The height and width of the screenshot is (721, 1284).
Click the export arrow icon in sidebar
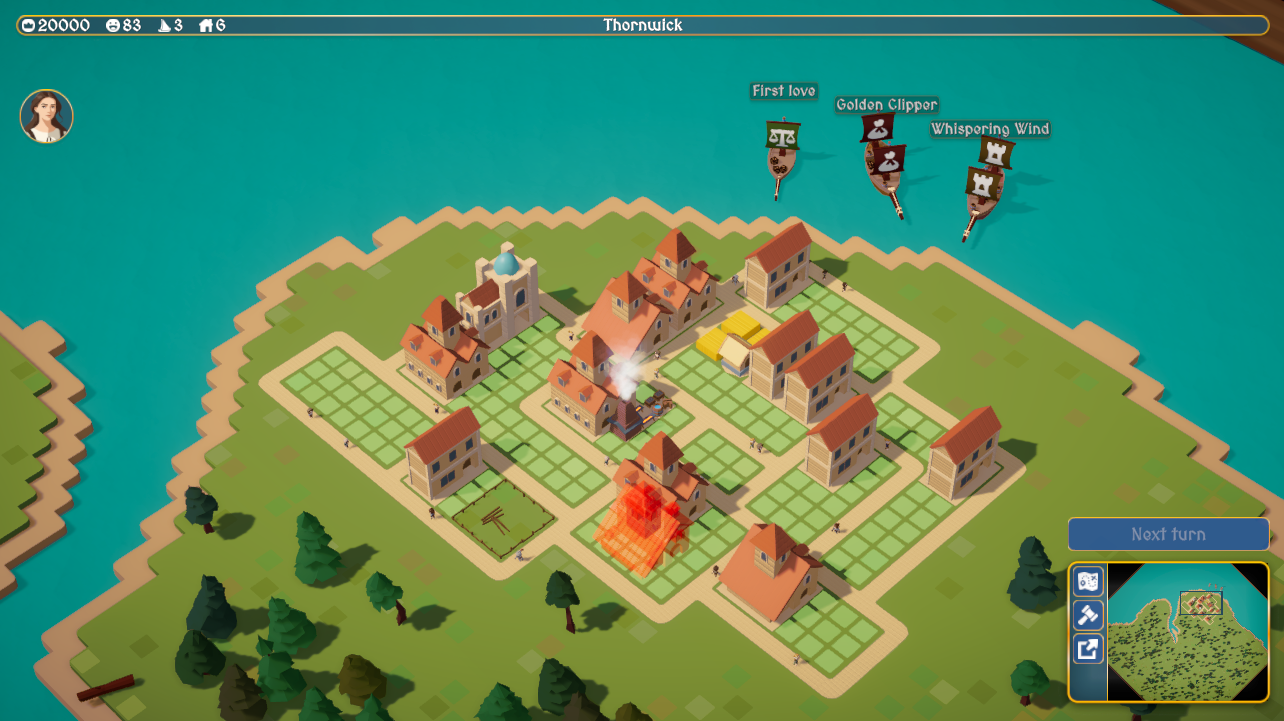coord(1086,650)
